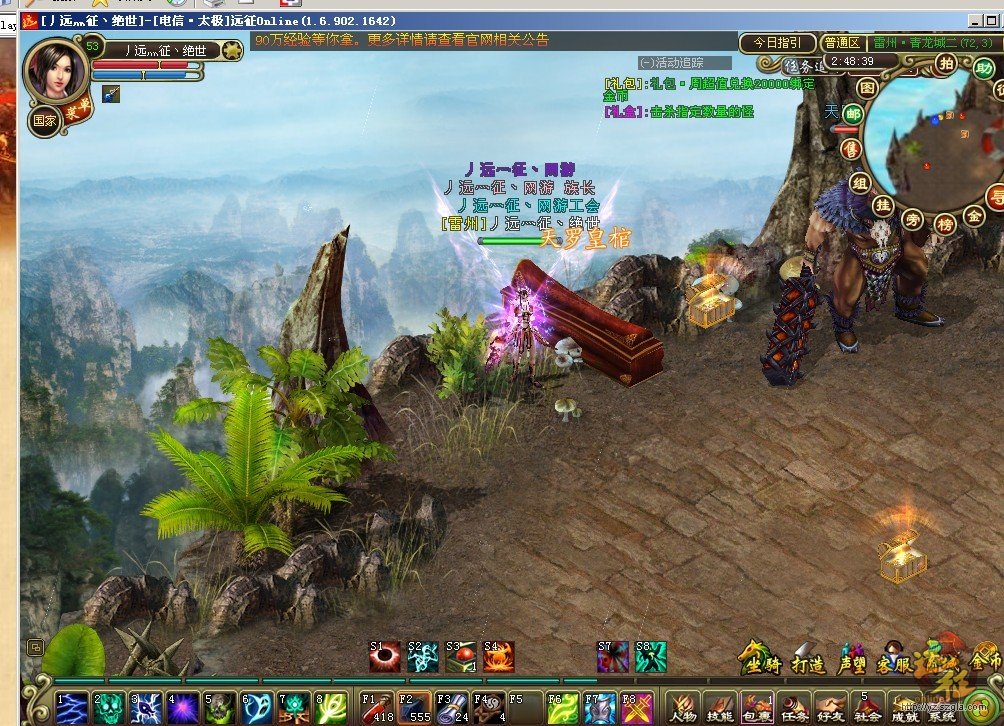Open the 包裹 inventory bag
Image resolution: width=1004 pixels, height=726 pixels.
pos(757,705)
